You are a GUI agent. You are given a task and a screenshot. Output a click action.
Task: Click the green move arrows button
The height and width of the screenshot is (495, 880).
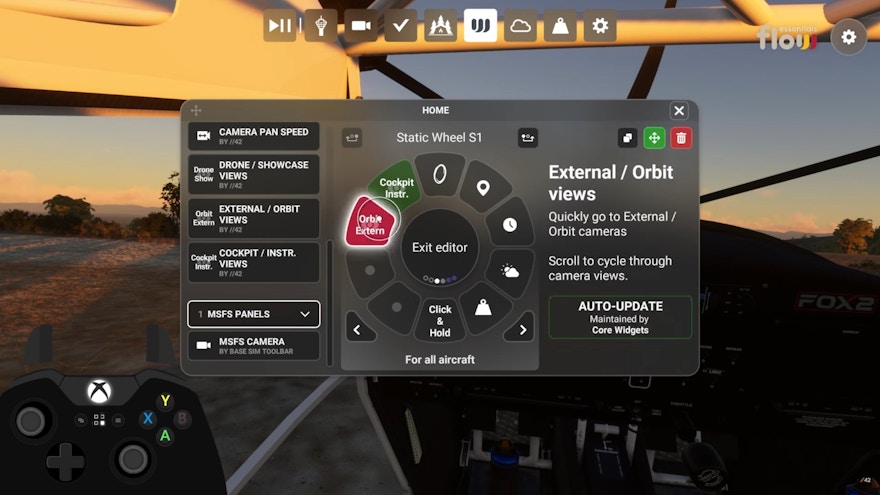point(654,138)
